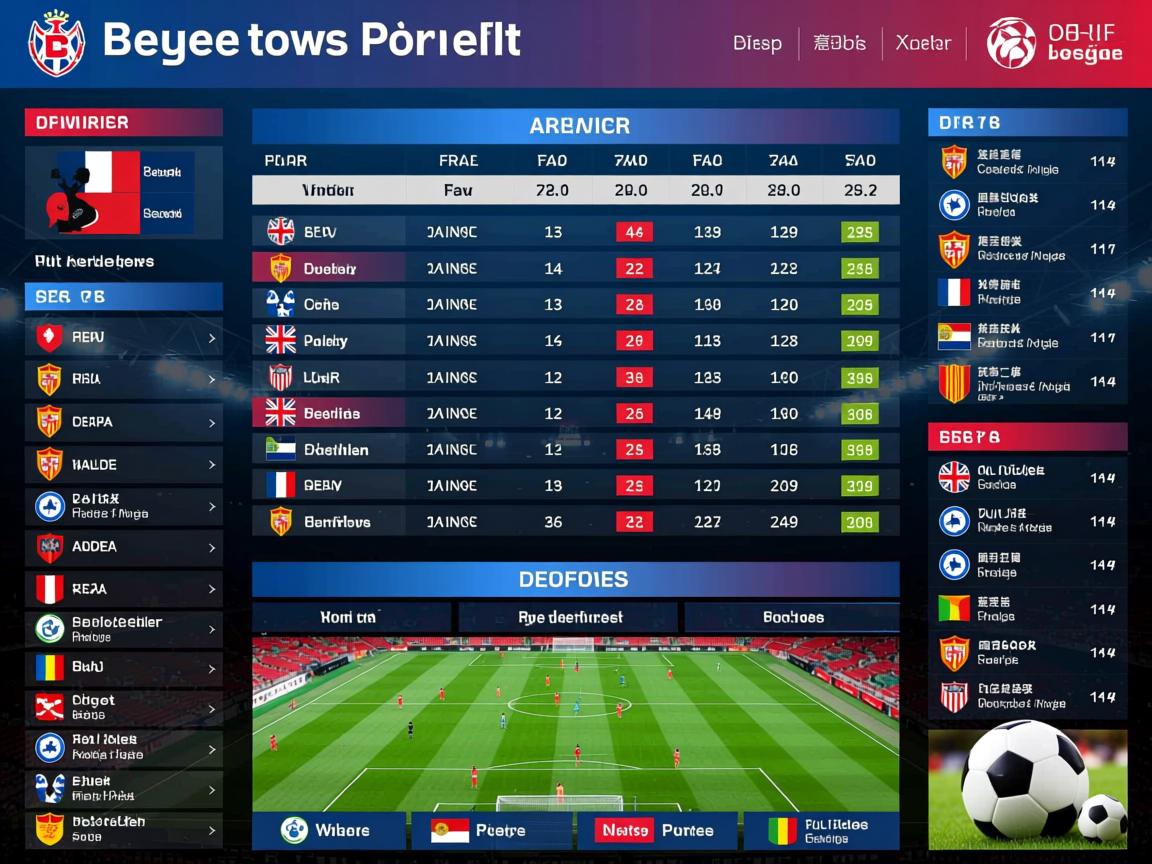Select the red Natse Purtee button
Image resolution: width=1152 pixels, height=864 pixels.
click(x=656, y=830)
